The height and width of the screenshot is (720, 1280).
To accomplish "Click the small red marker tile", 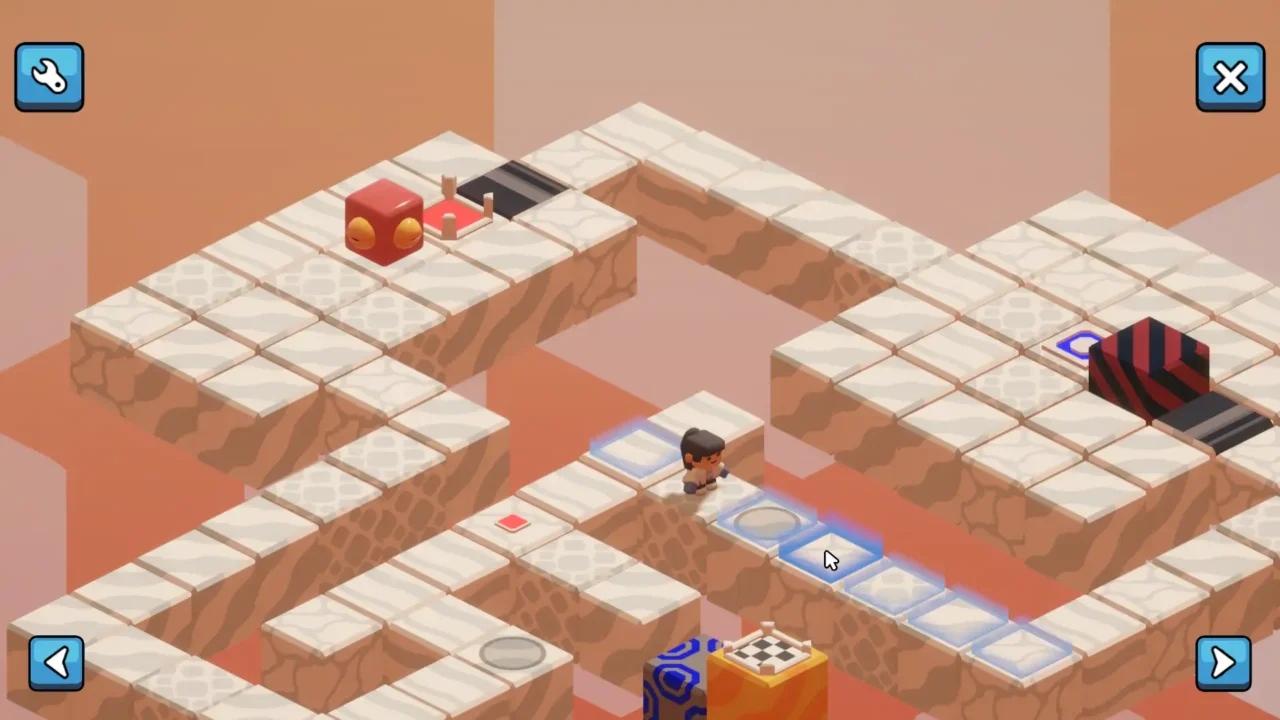I will coord(512,522).
